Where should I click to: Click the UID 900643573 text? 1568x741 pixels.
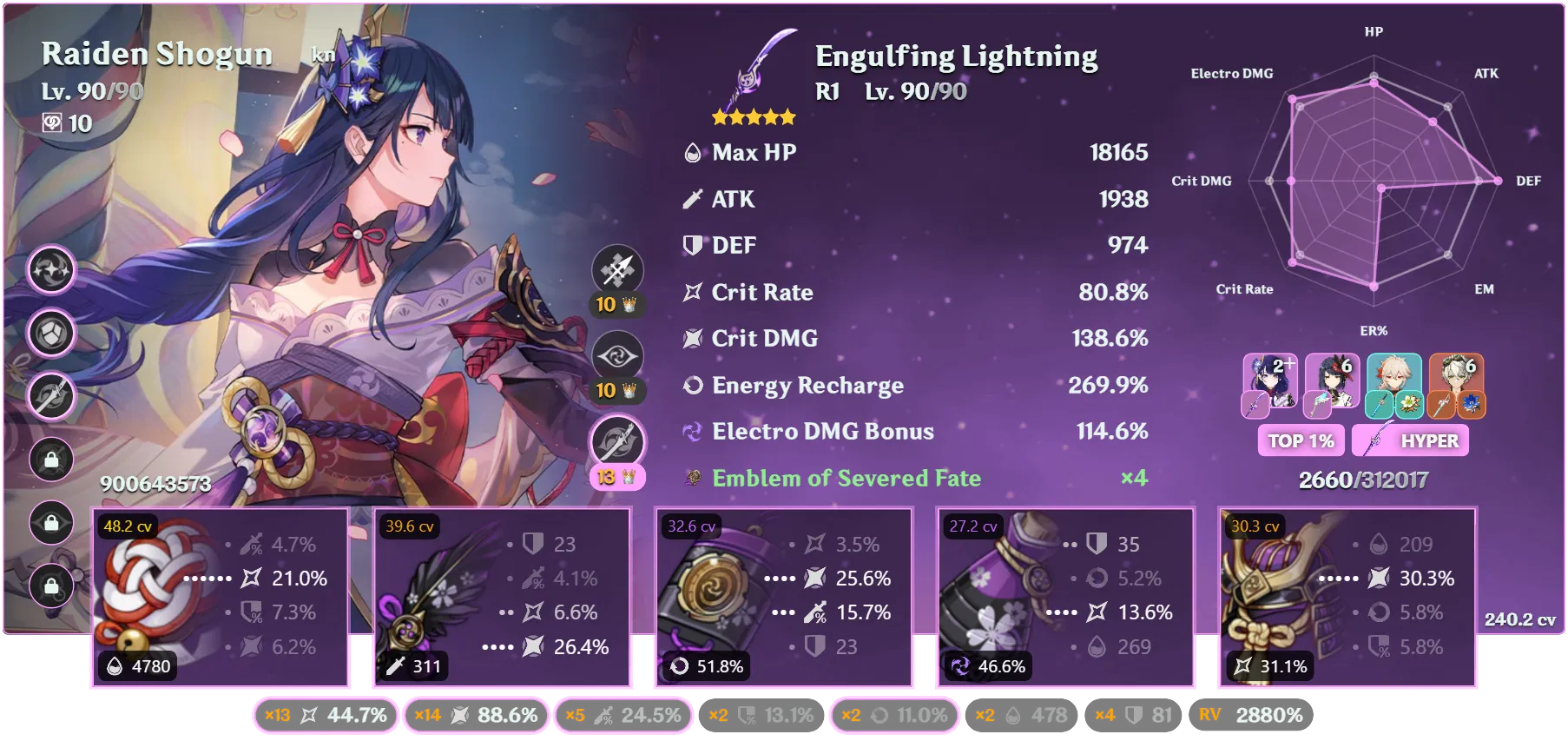[155, 484]
